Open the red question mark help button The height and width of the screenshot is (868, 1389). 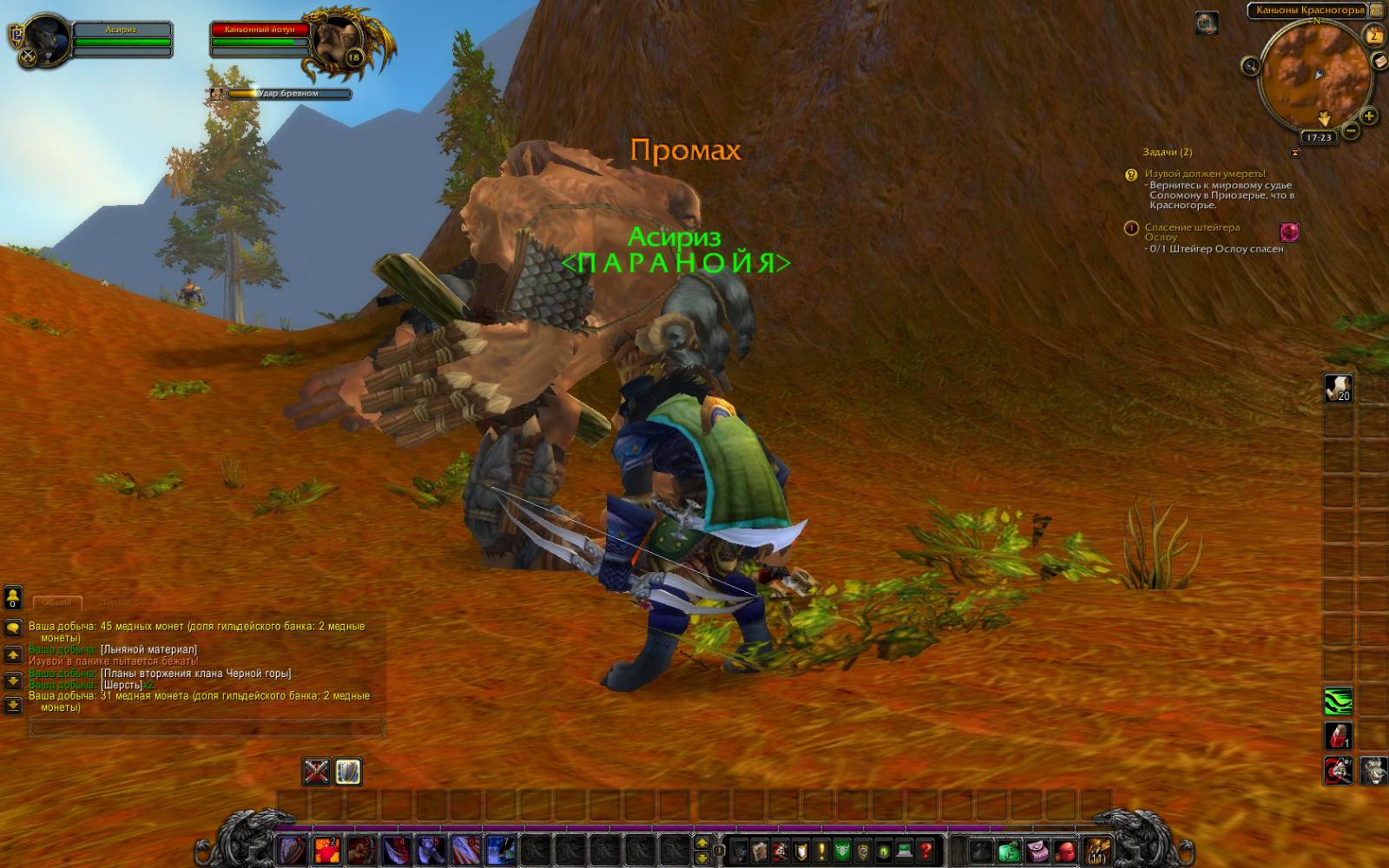point(926,851)
